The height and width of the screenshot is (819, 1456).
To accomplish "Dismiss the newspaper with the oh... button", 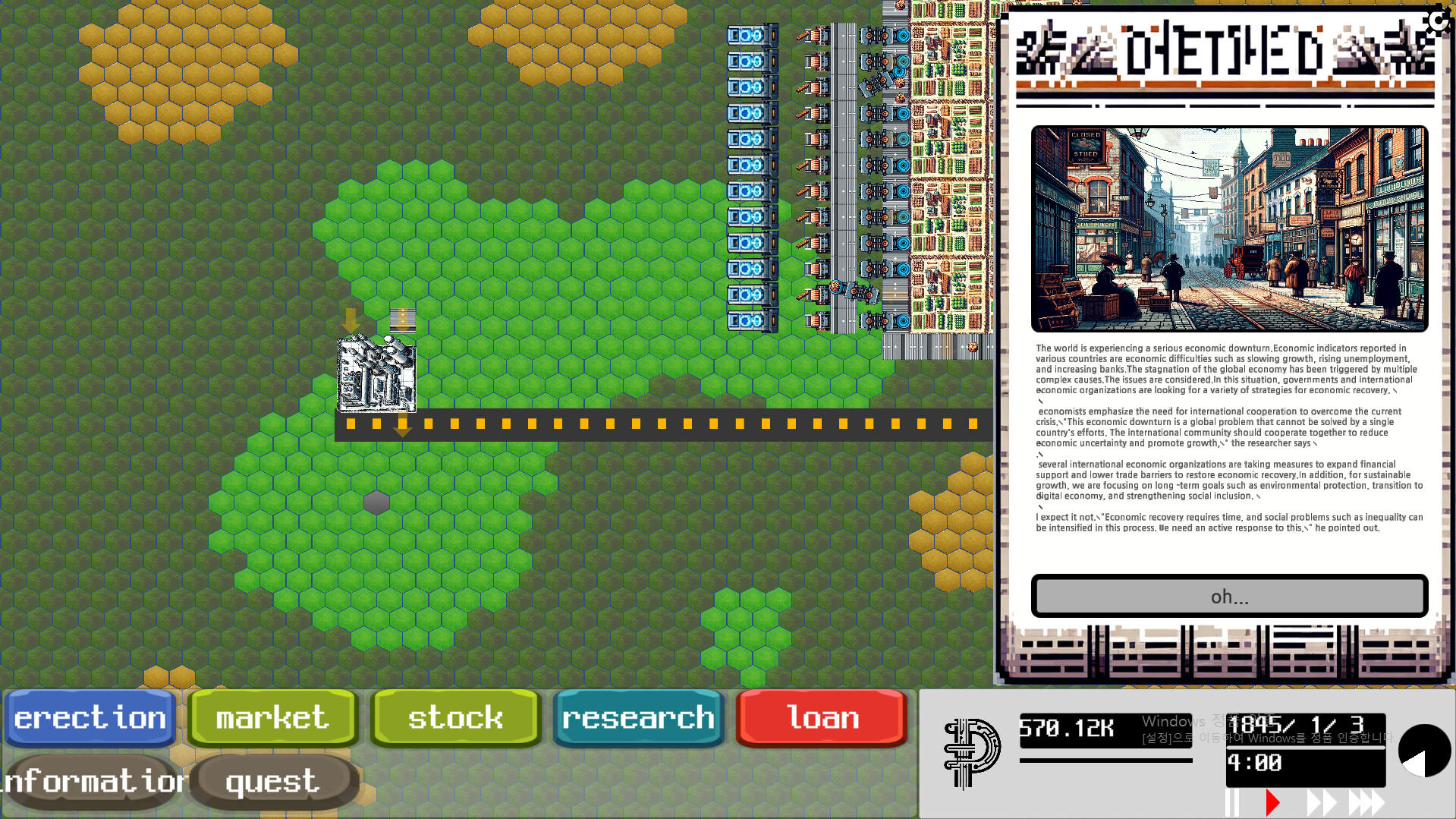I will [1228, 597].
